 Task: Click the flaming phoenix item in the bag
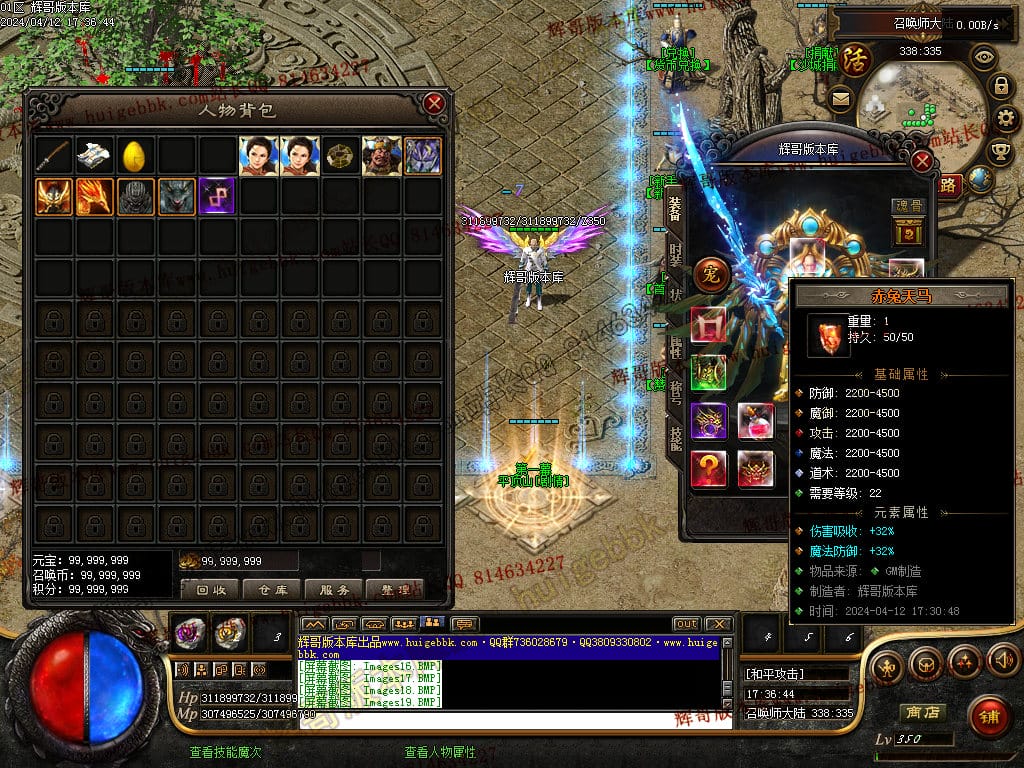point(94,197)
